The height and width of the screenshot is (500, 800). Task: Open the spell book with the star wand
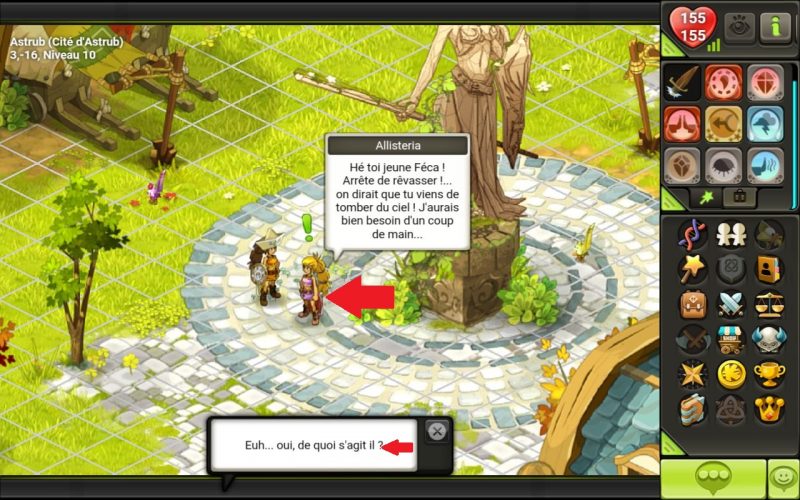692,268
